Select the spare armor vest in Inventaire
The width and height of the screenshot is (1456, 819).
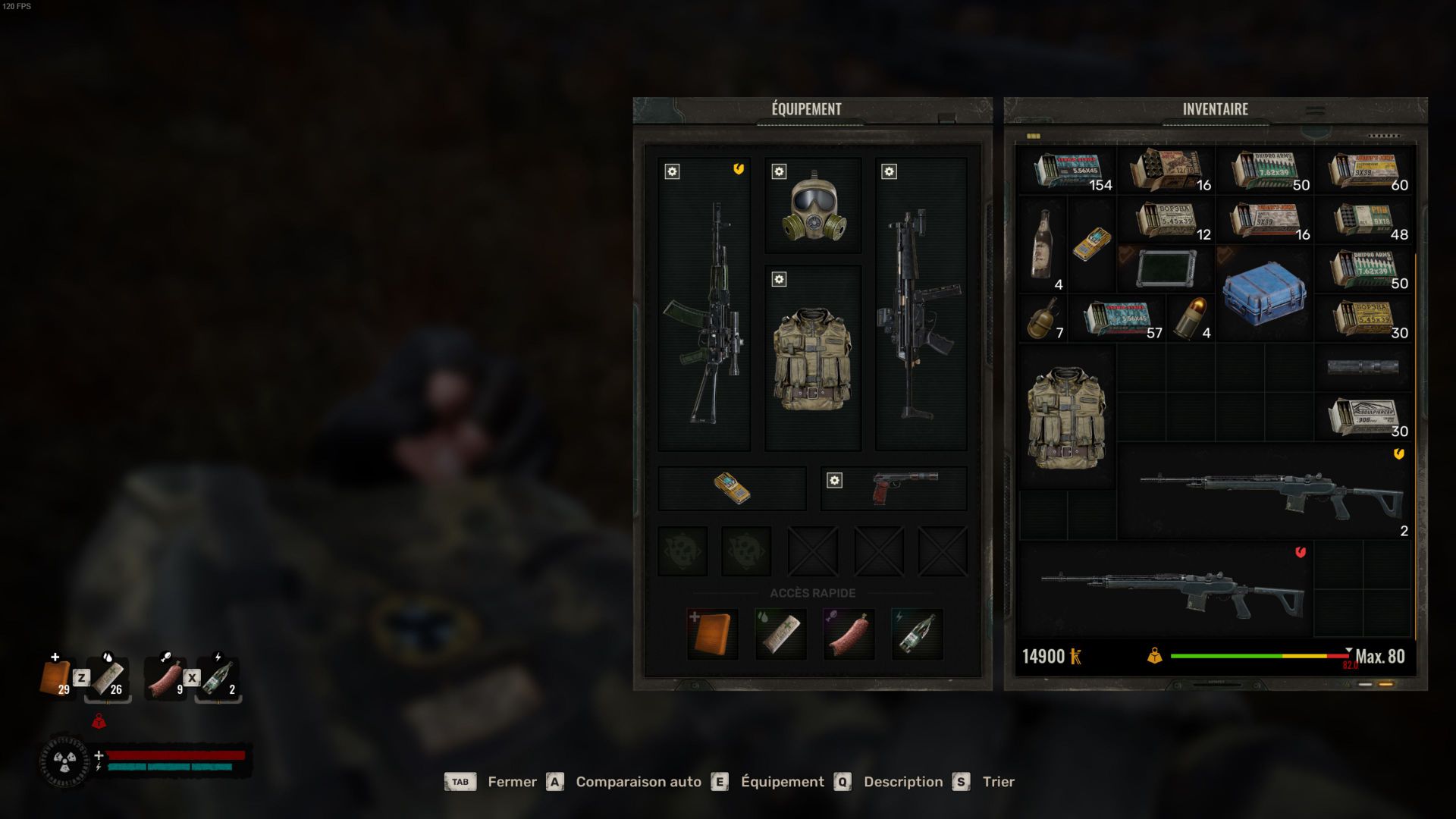(x=1066, y=417)
